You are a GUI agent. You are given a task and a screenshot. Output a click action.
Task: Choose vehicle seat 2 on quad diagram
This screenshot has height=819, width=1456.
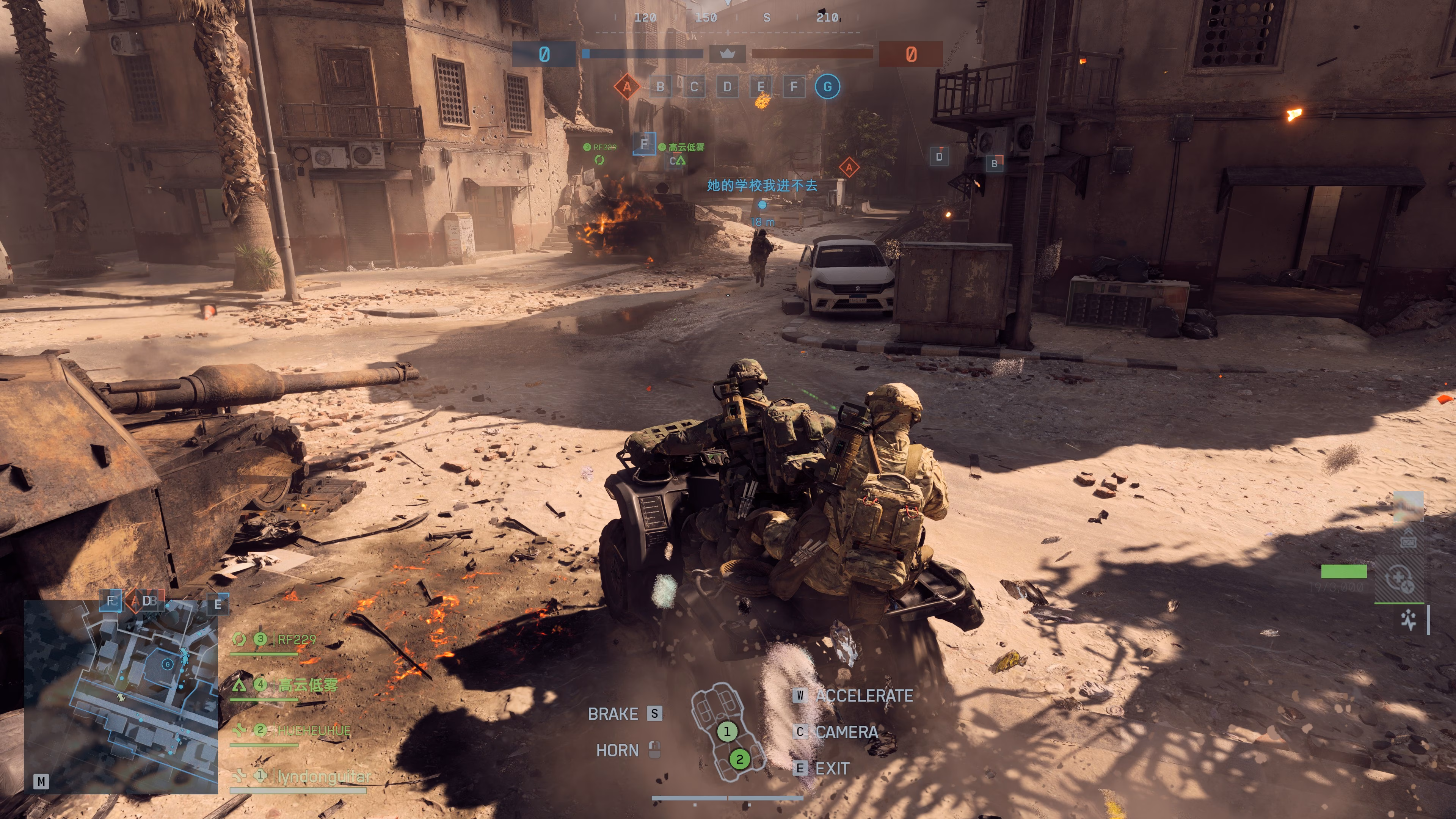(x=739, y=758)
